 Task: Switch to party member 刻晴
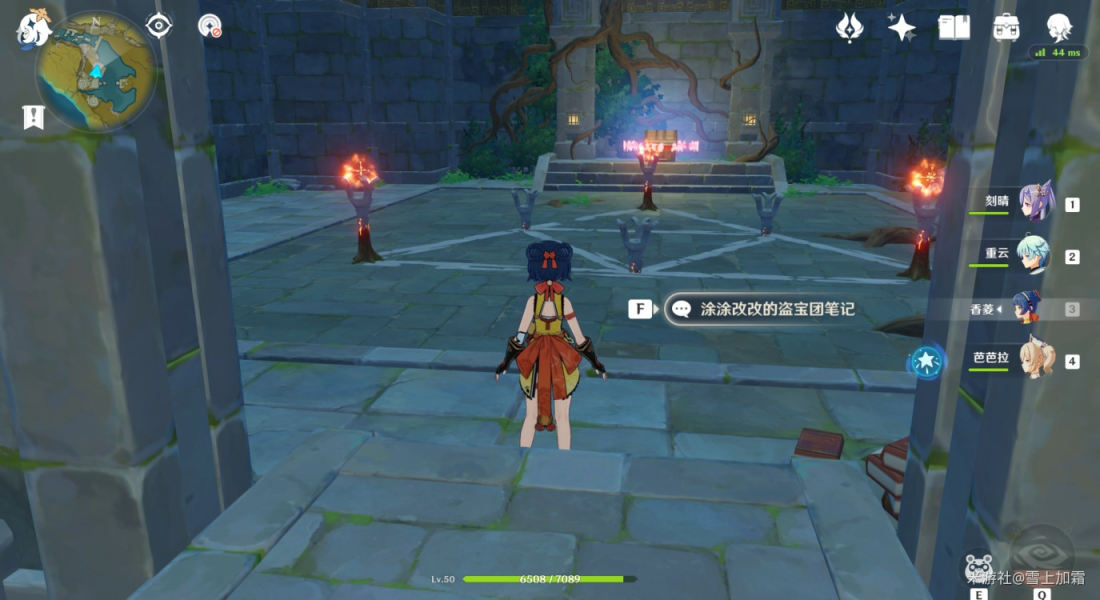1034,202
